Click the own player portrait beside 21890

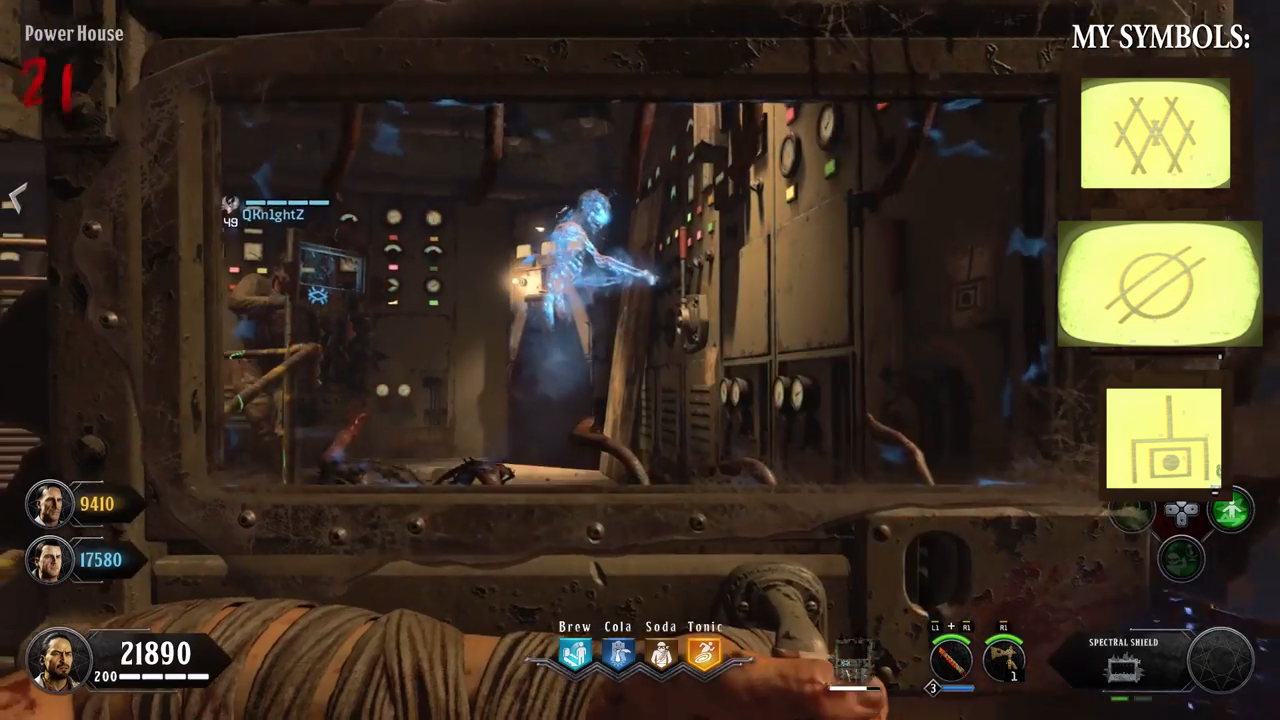click(x=60, y=660)
